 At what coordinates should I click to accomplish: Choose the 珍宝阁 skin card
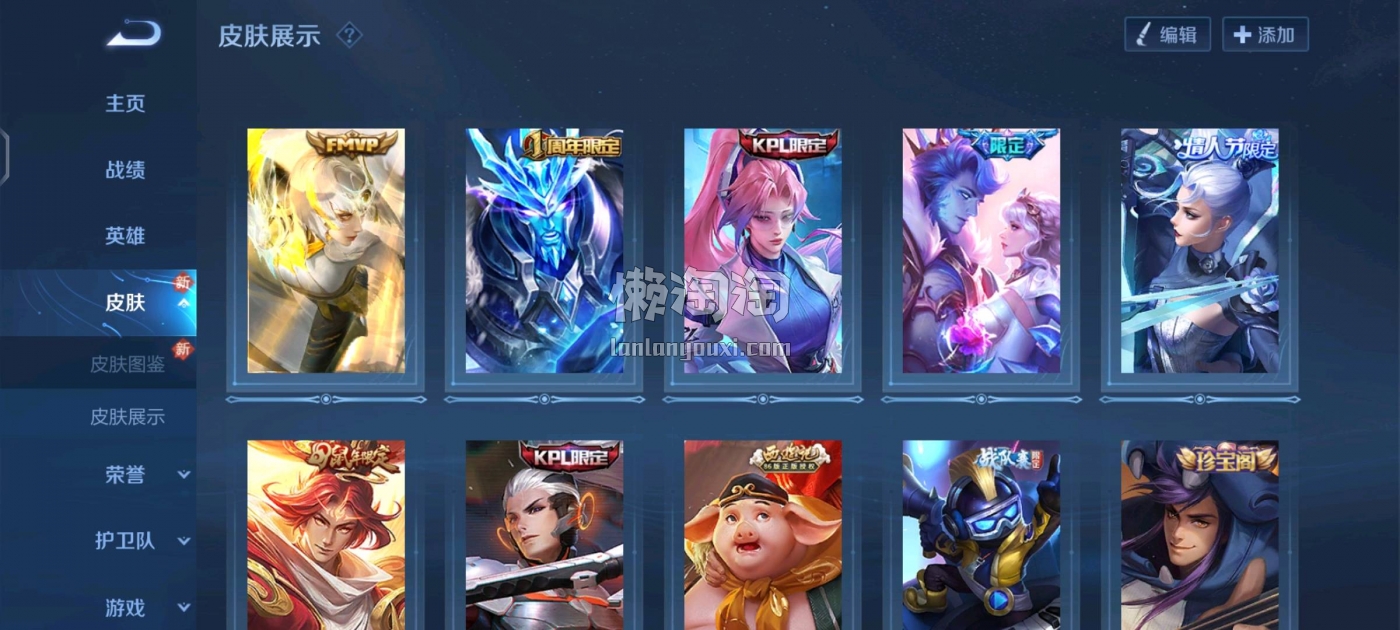[1200, 535]
